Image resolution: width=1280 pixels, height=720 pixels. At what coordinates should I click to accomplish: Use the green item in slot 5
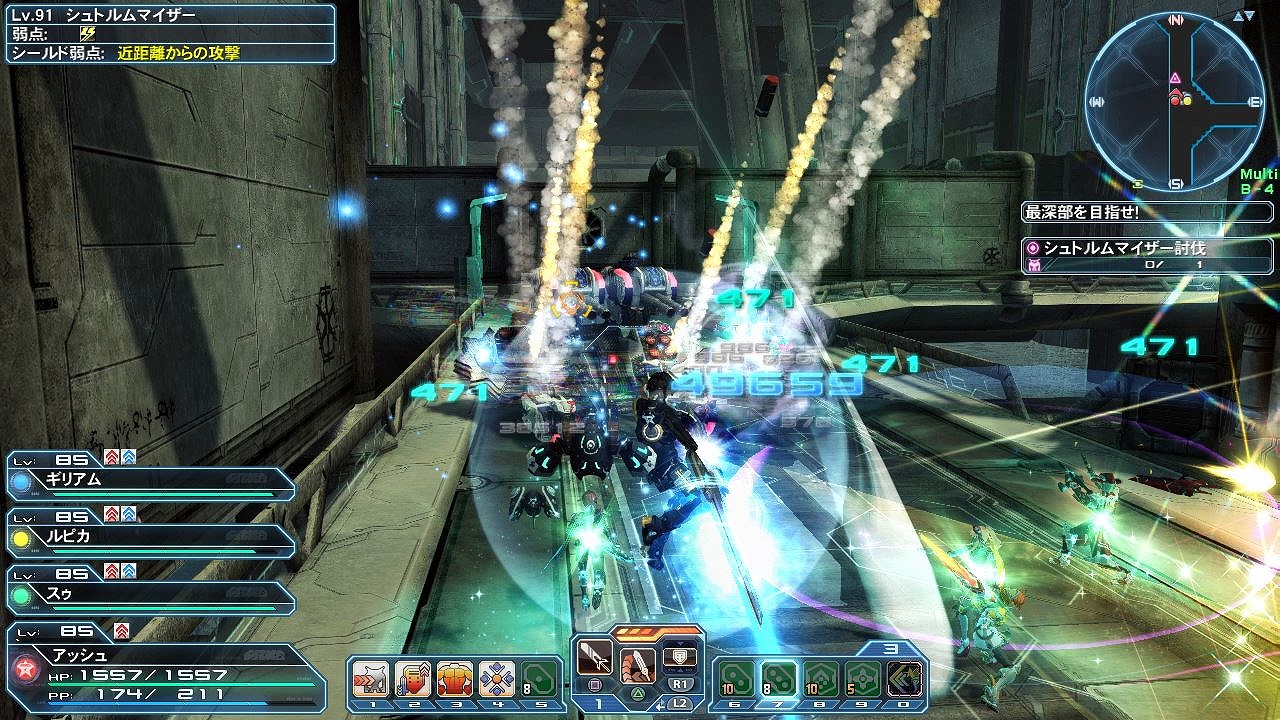coord(539,679)
